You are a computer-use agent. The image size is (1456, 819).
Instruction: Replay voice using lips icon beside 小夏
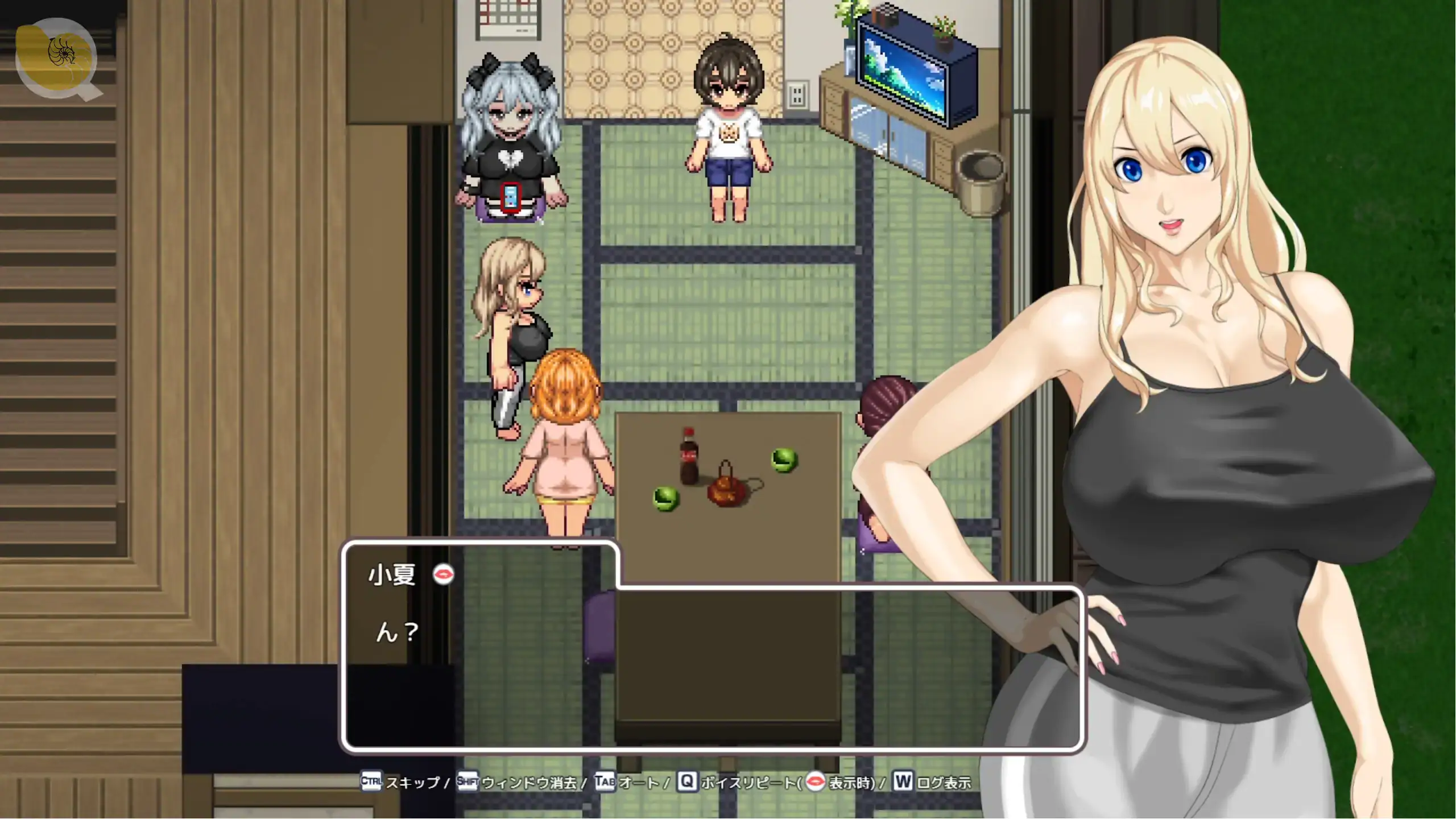443,574
